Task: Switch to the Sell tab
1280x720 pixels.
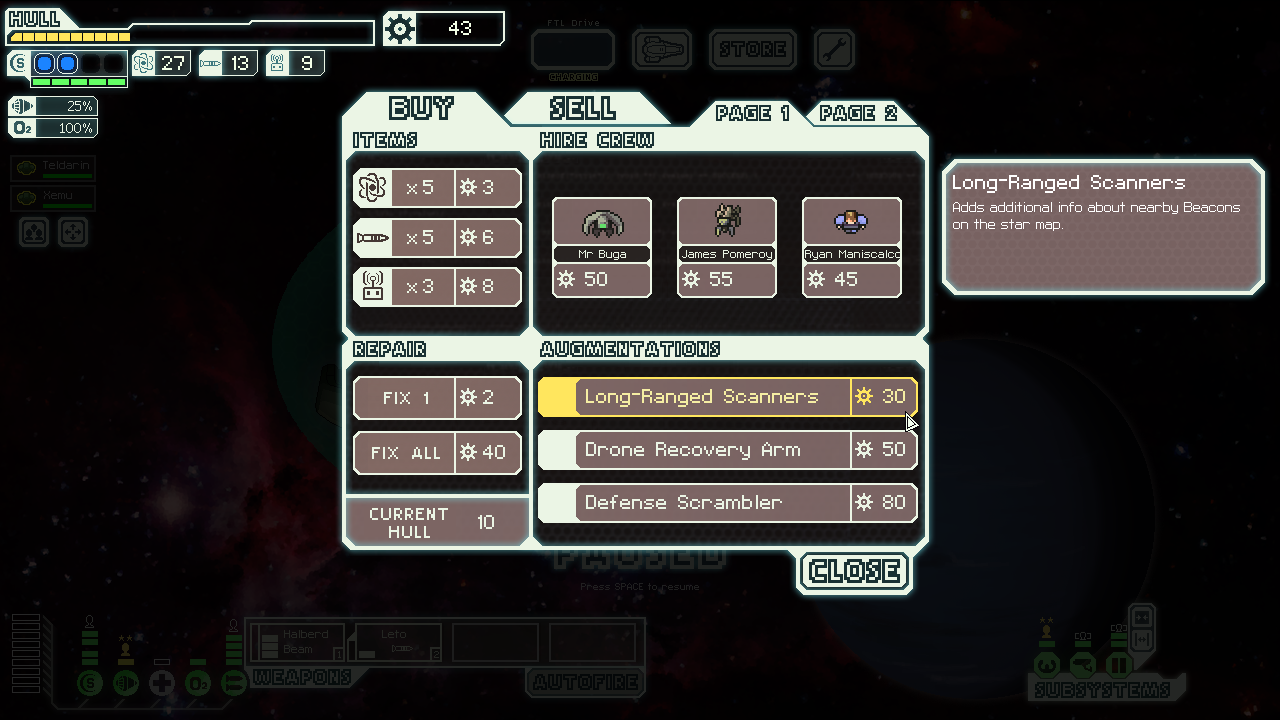Action: 583,108
